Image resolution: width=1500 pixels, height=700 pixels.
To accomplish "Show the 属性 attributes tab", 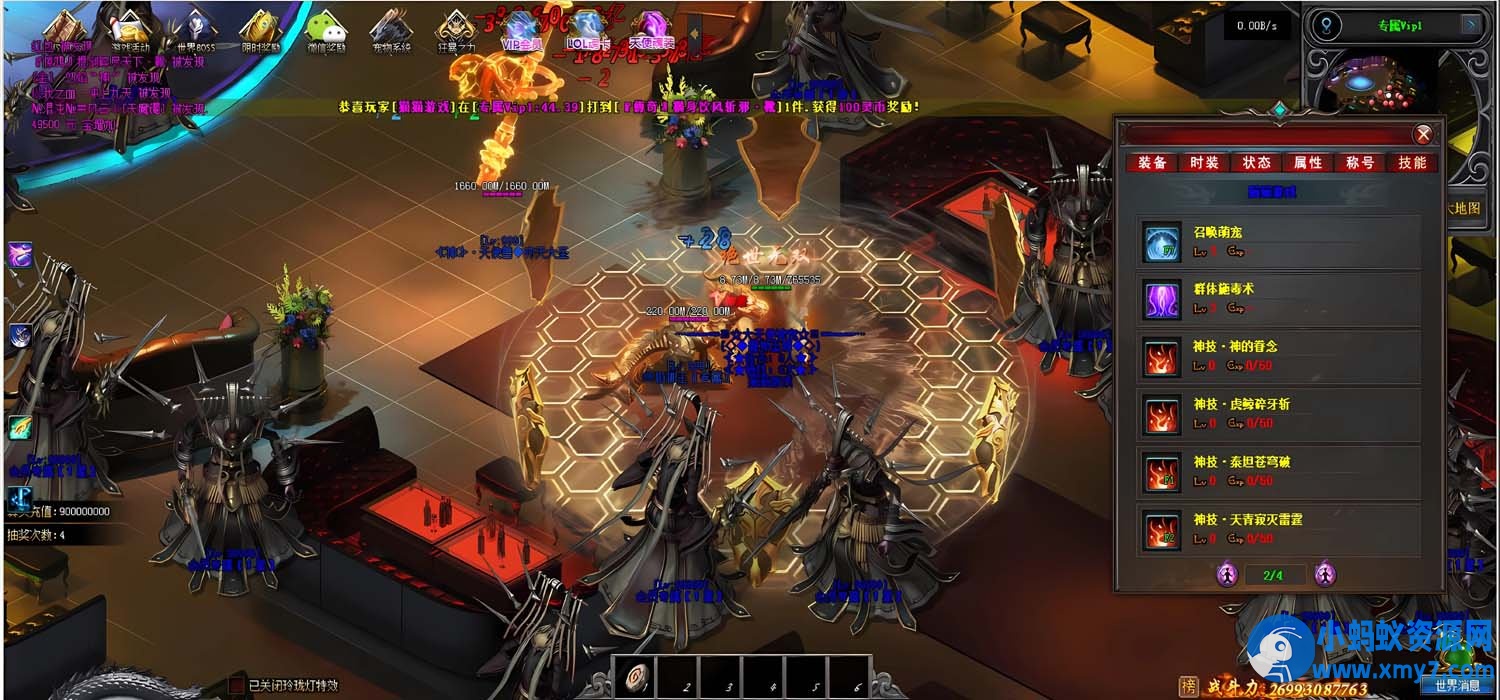I will pyautogui.click(x=1308, y=163).
